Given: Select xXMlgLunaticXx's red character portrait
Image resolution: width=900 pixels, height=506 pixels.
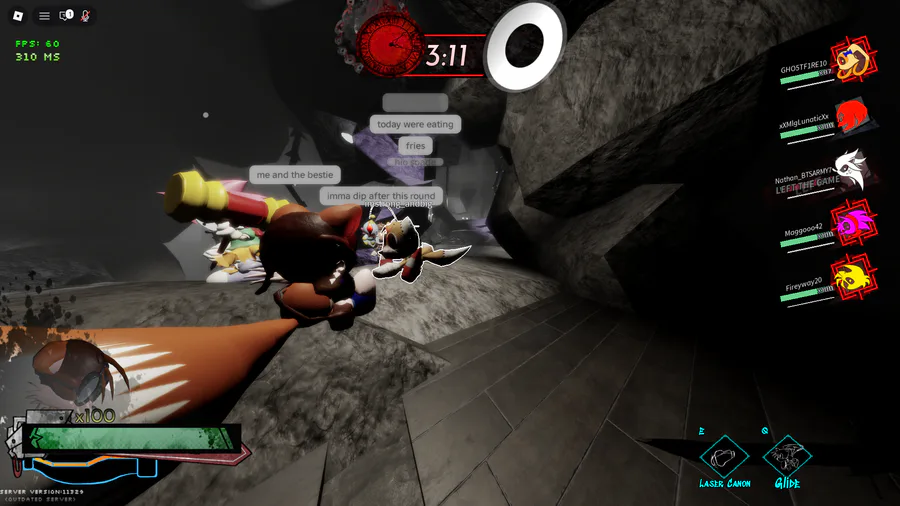Looking at the screenshot, I should click(853, 113).
